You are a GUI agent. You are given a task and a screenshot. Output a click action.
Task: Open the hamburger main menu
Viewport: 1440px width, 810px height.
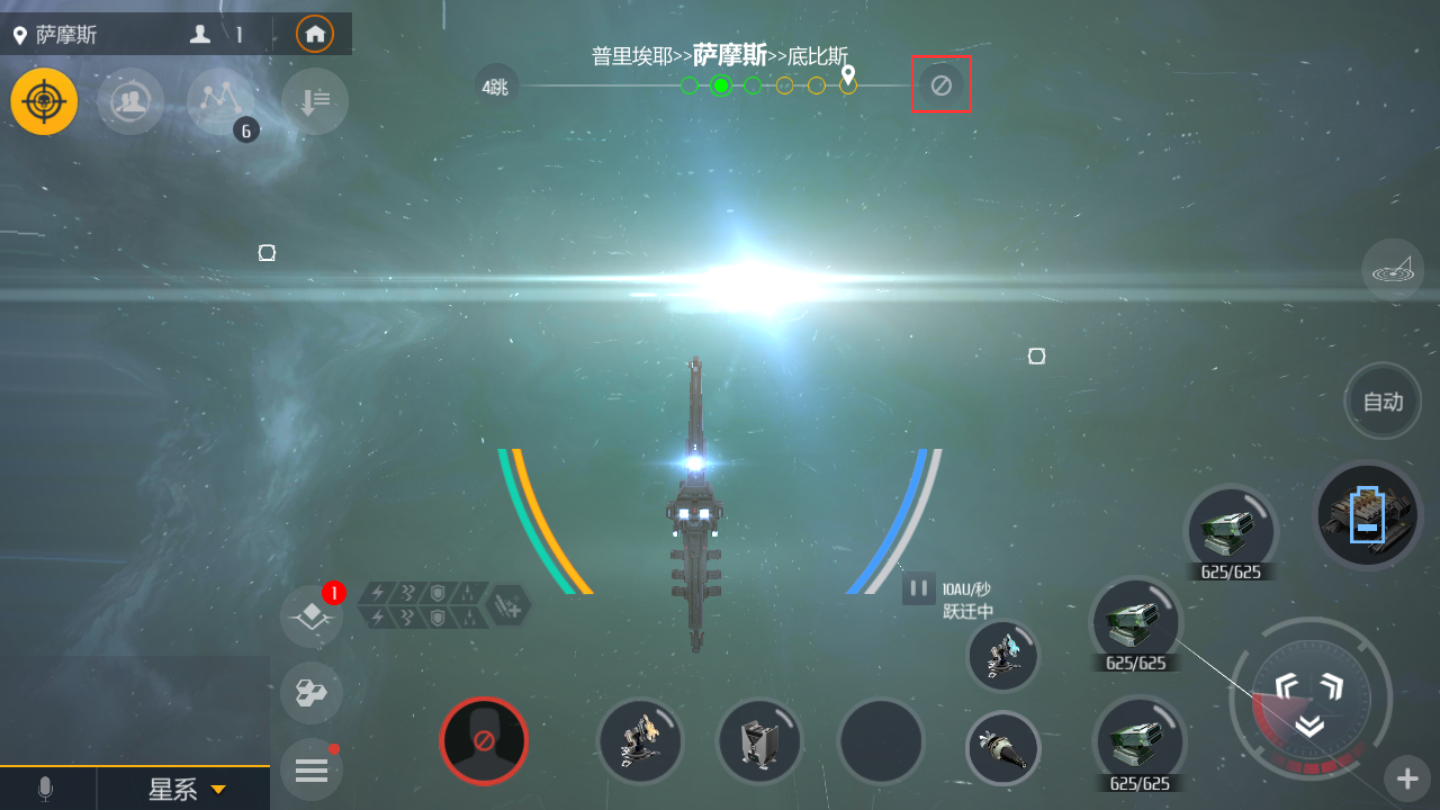click(x=311, y=770)
